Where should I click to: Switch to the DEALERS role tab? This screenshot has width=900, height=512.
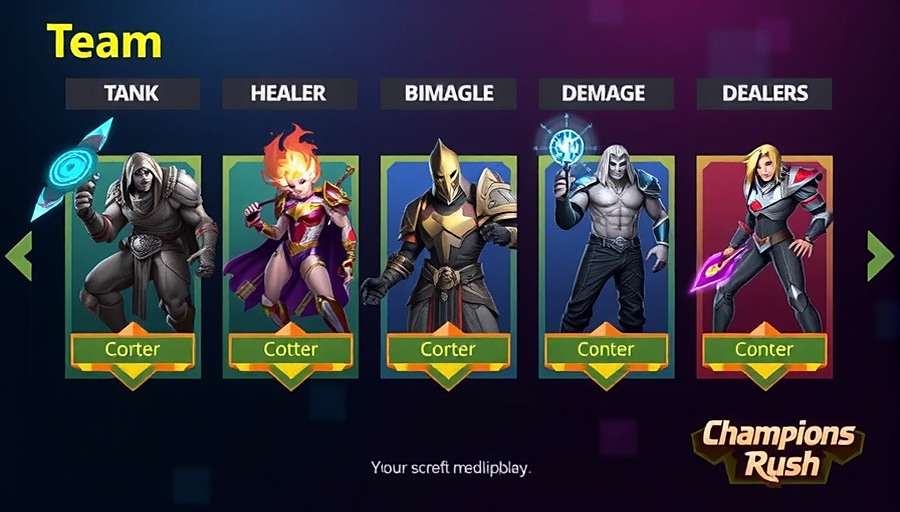point(765,94)
